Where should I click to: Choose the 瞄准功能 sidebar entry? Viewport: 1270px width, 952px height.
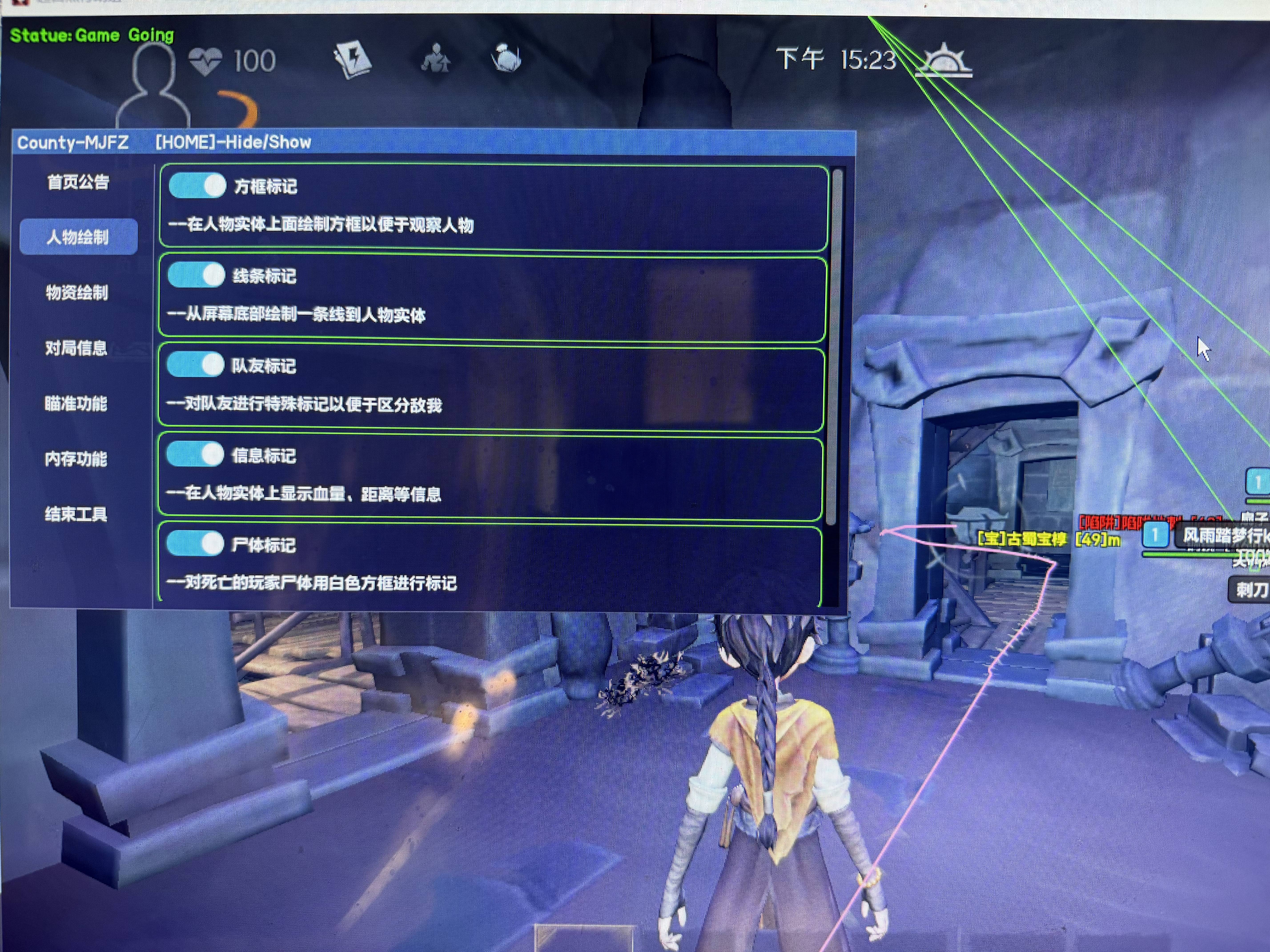[x=76, y=403]
